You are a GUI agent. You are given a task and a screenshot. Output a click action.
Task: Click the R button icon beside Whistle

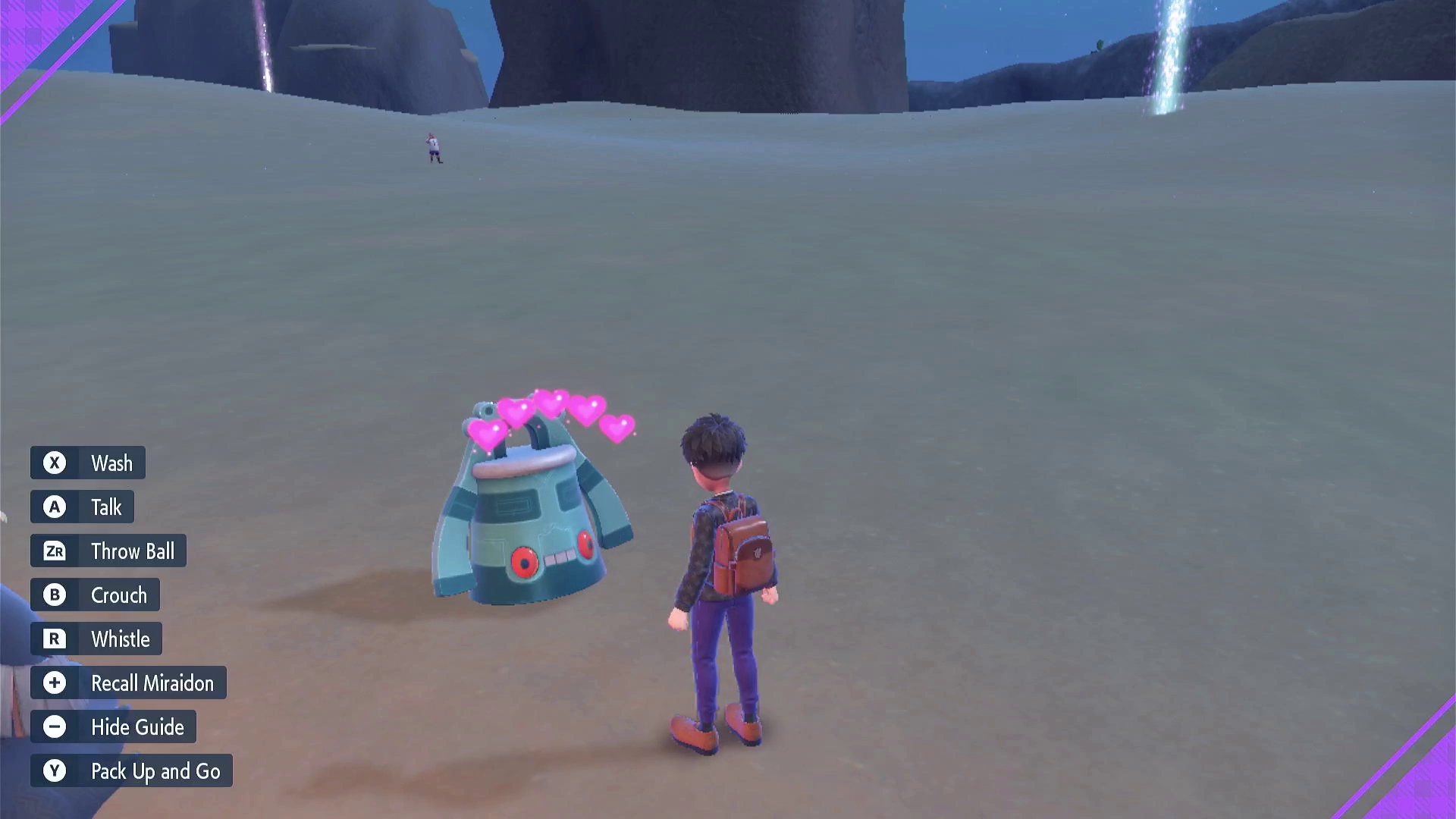point(53,639)
